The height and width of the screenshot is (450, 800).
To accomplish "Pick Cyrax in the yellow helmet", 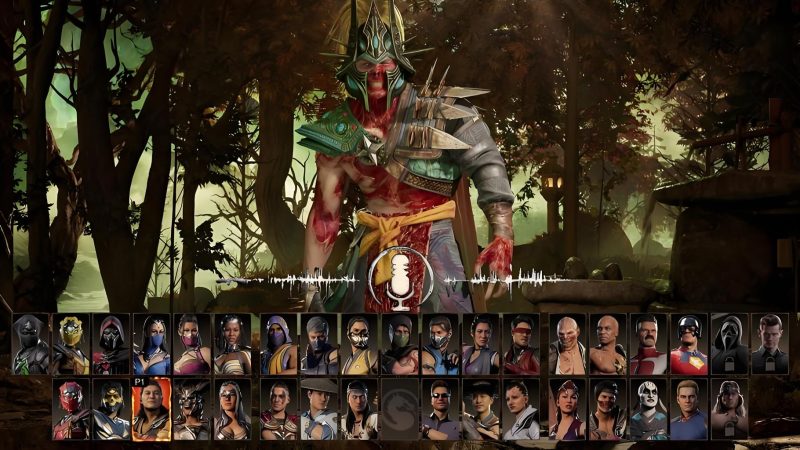I will (x=70, y=345).
